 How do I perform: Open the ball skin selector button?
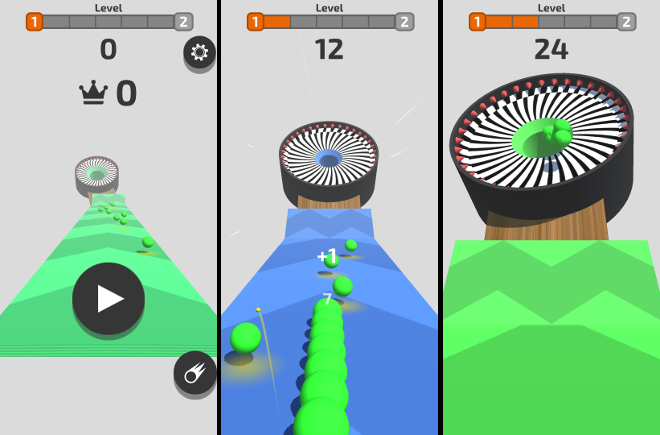click(x=194, y=373)
